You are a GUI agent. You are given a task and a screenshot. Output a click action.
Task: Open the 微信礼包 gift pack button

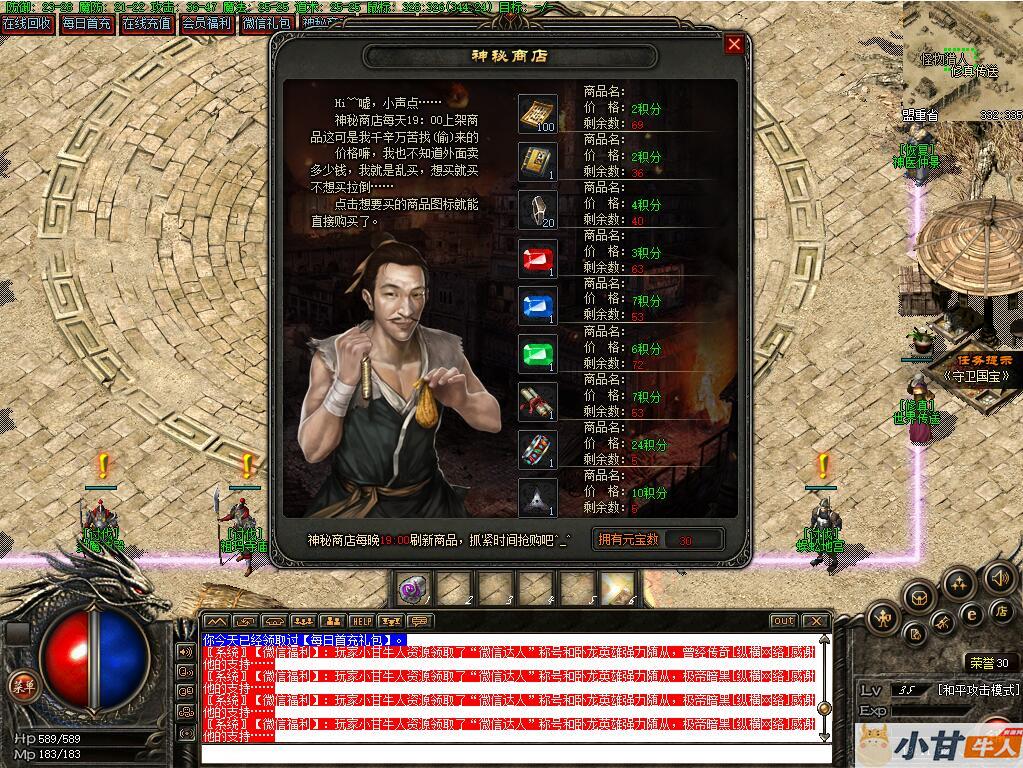267,23
